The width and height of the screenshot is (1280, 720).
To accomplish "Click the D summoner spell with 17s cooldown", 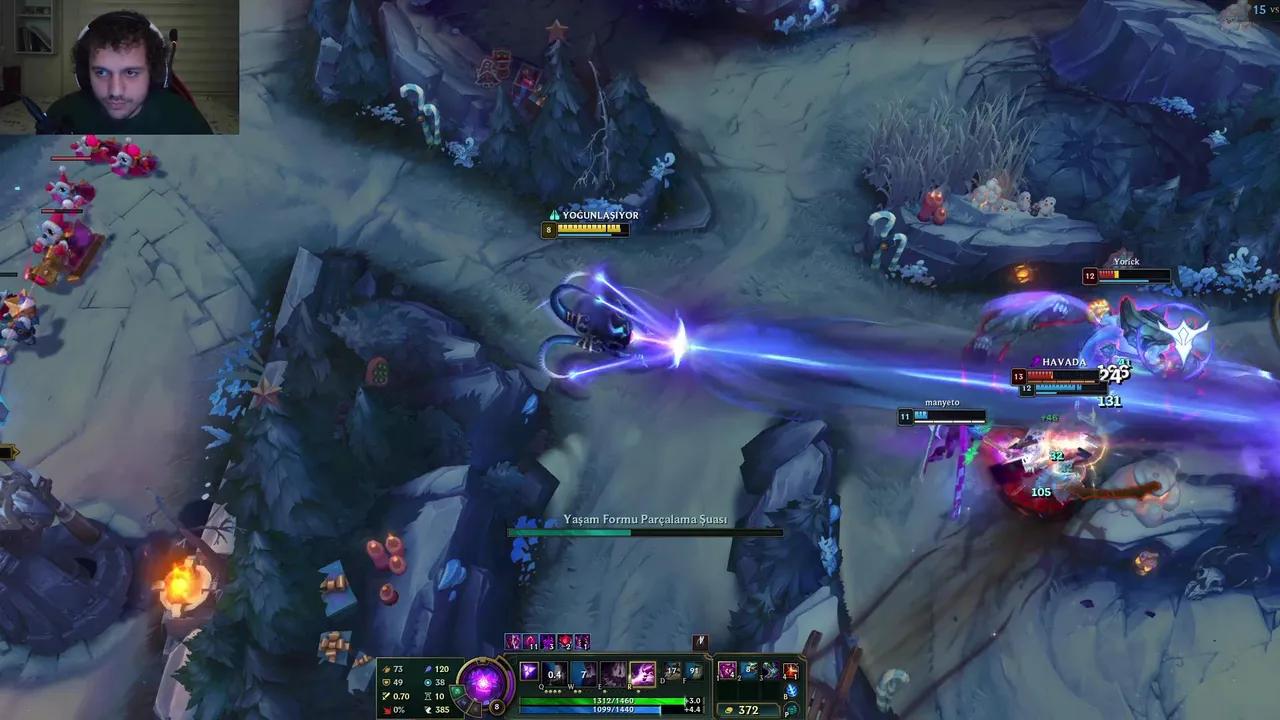I will (x=671, y=670).
